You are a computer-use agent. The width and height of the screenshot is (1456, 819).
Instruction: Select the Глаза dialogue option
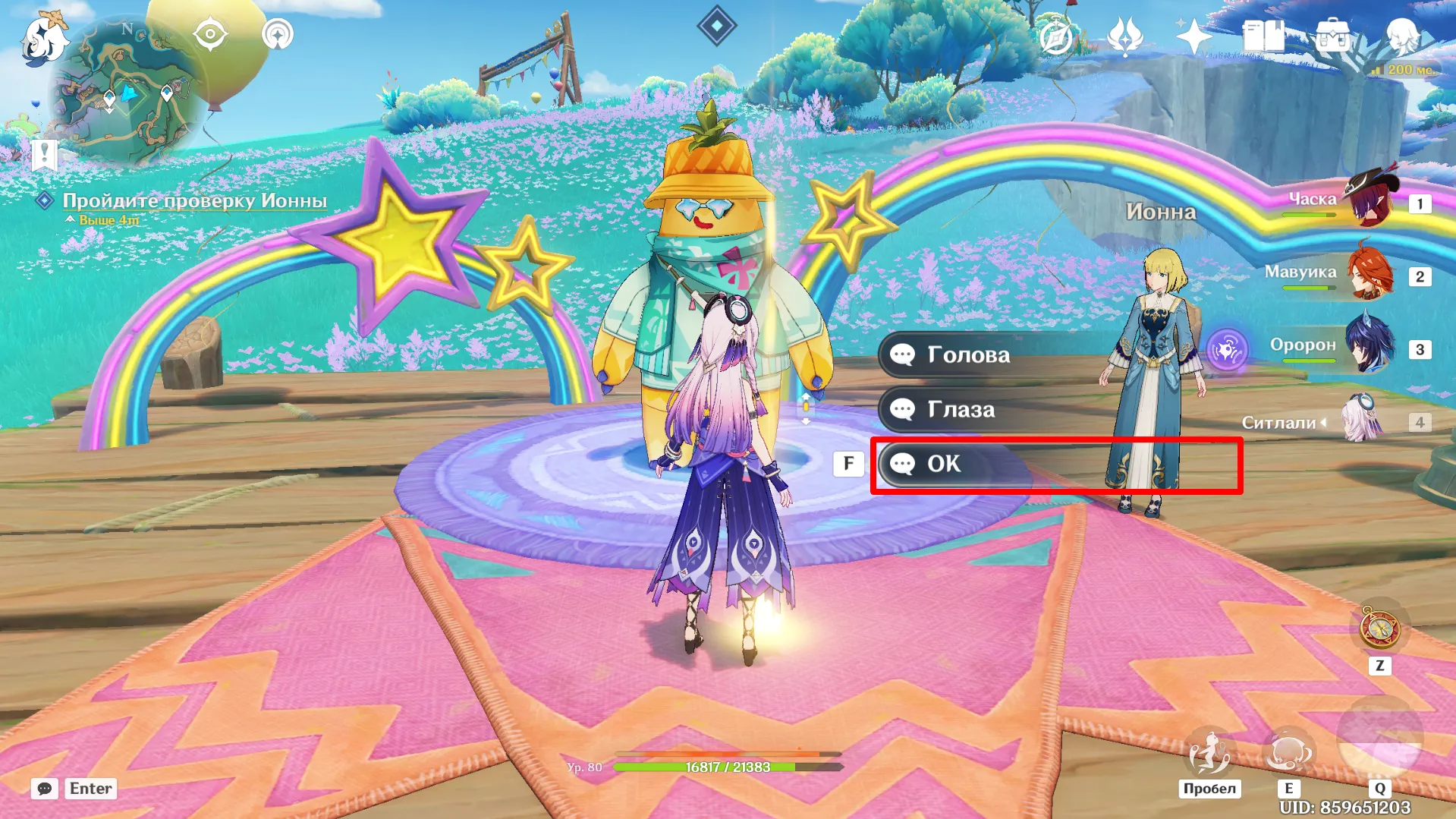961,410
